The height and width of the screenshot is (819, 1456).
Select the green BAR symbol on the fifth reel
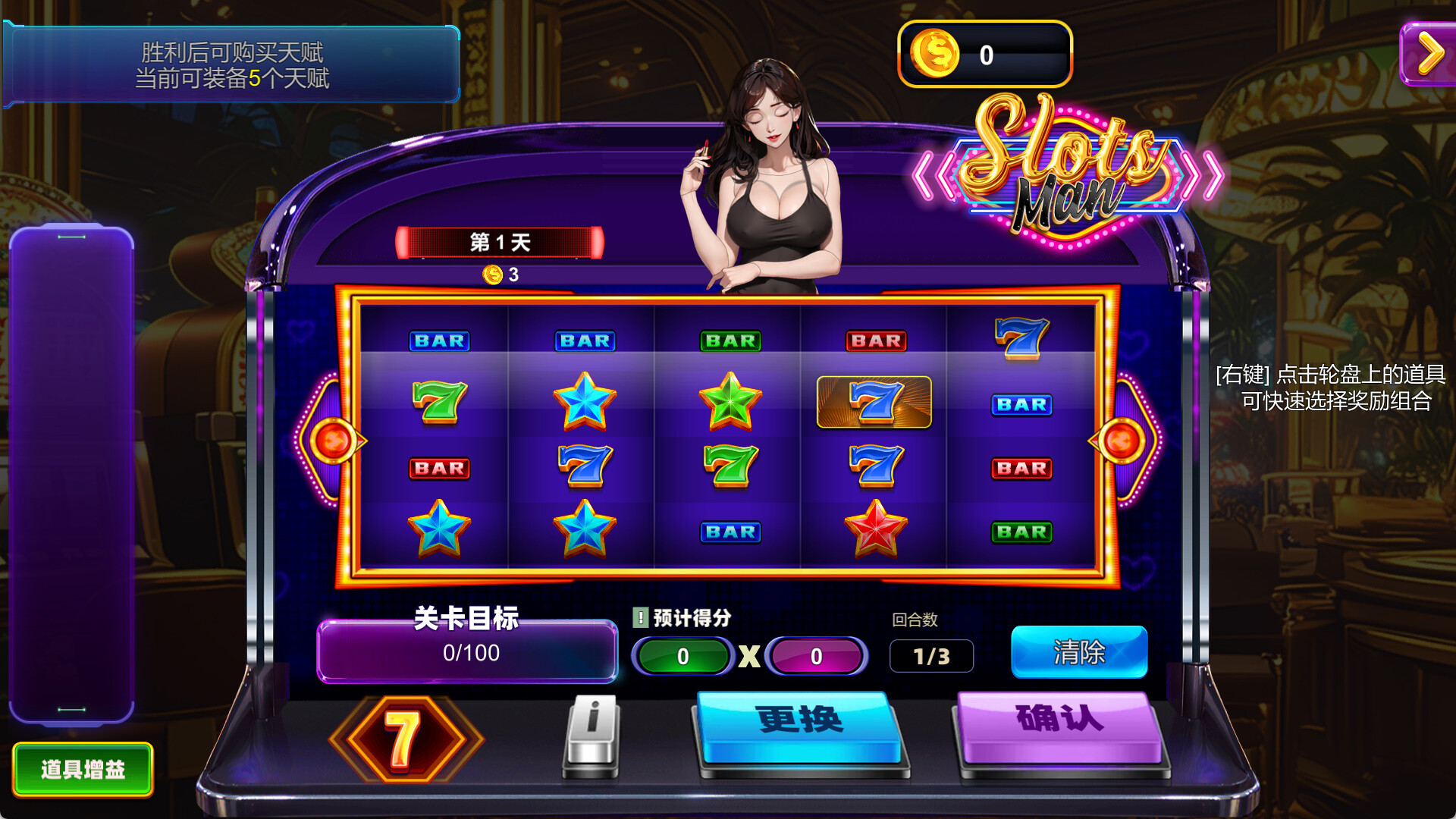1021,533
